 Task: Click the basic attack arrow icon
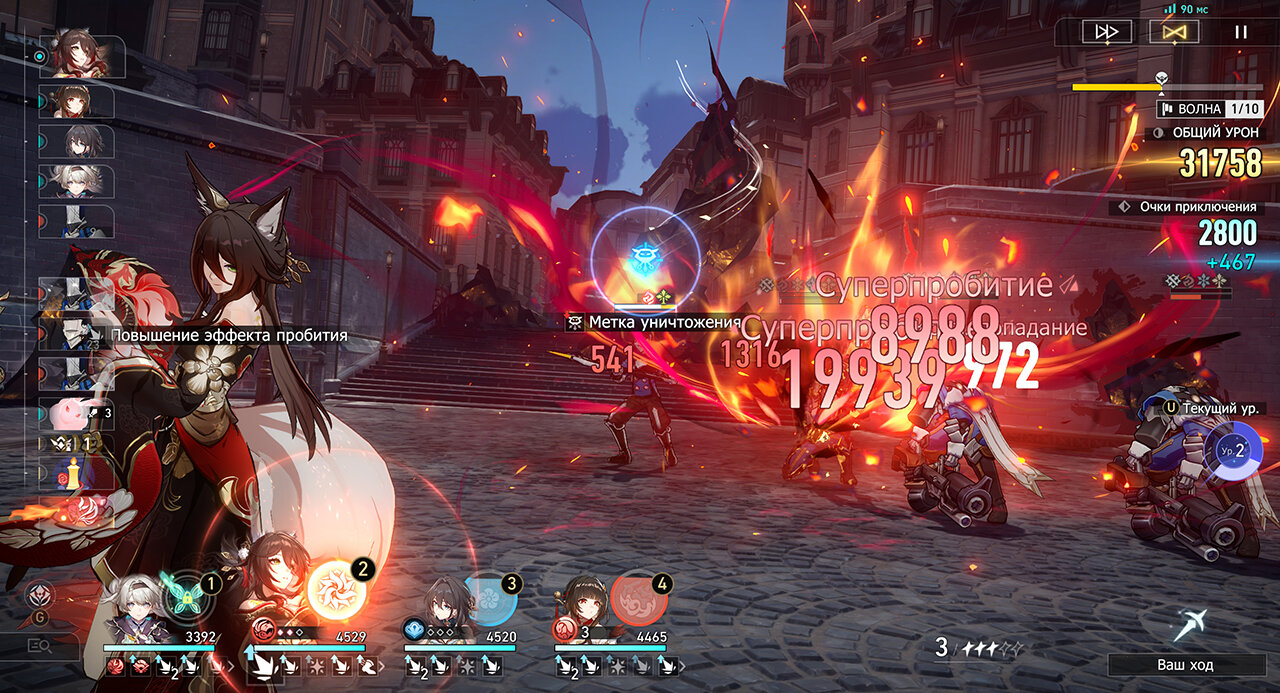click(x=1191, y=624)
